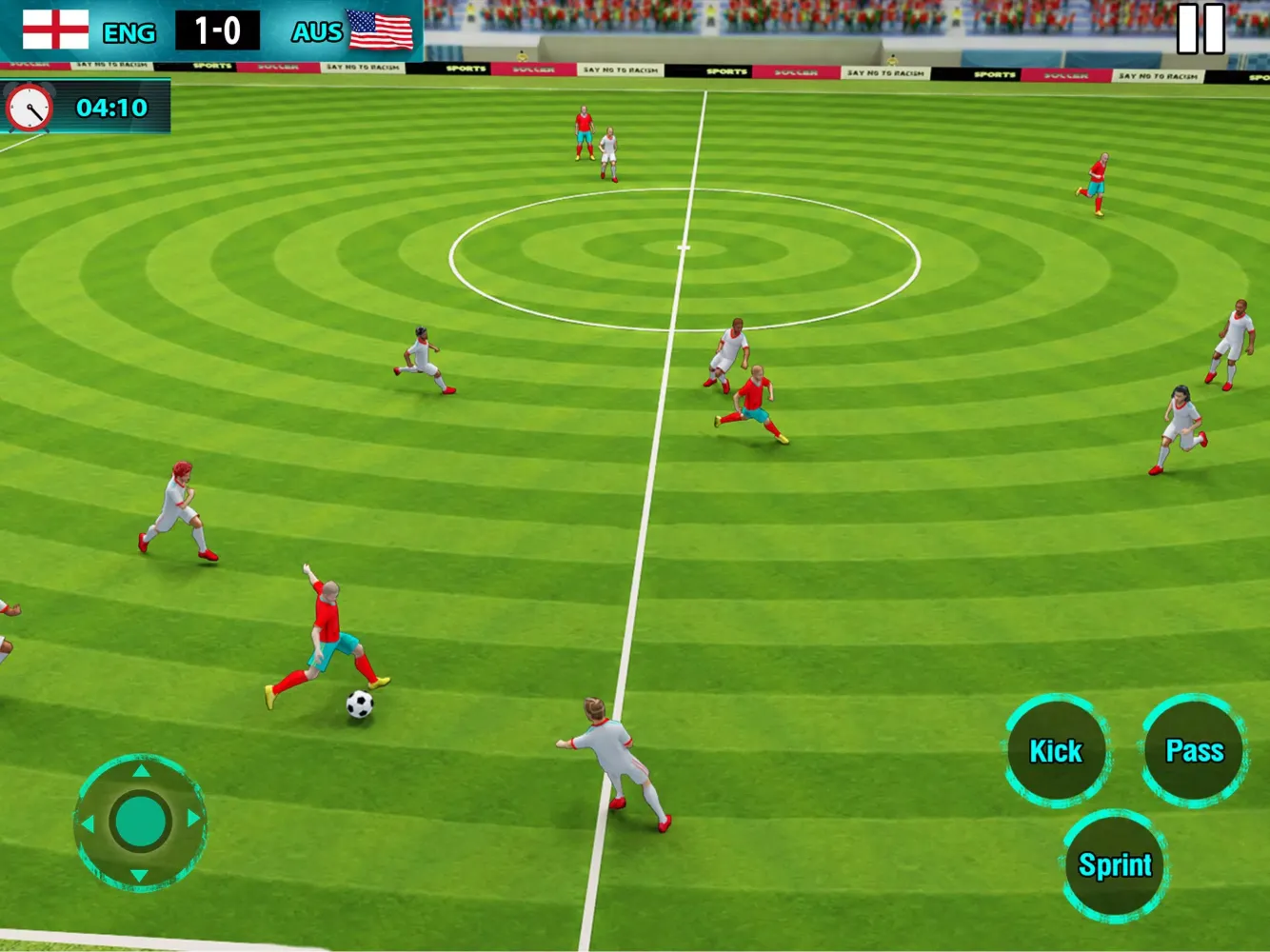Viewport: 1270px width, 952px height.
Task: Pause the match with the pause button
Action: click(x=1201, y=29)
